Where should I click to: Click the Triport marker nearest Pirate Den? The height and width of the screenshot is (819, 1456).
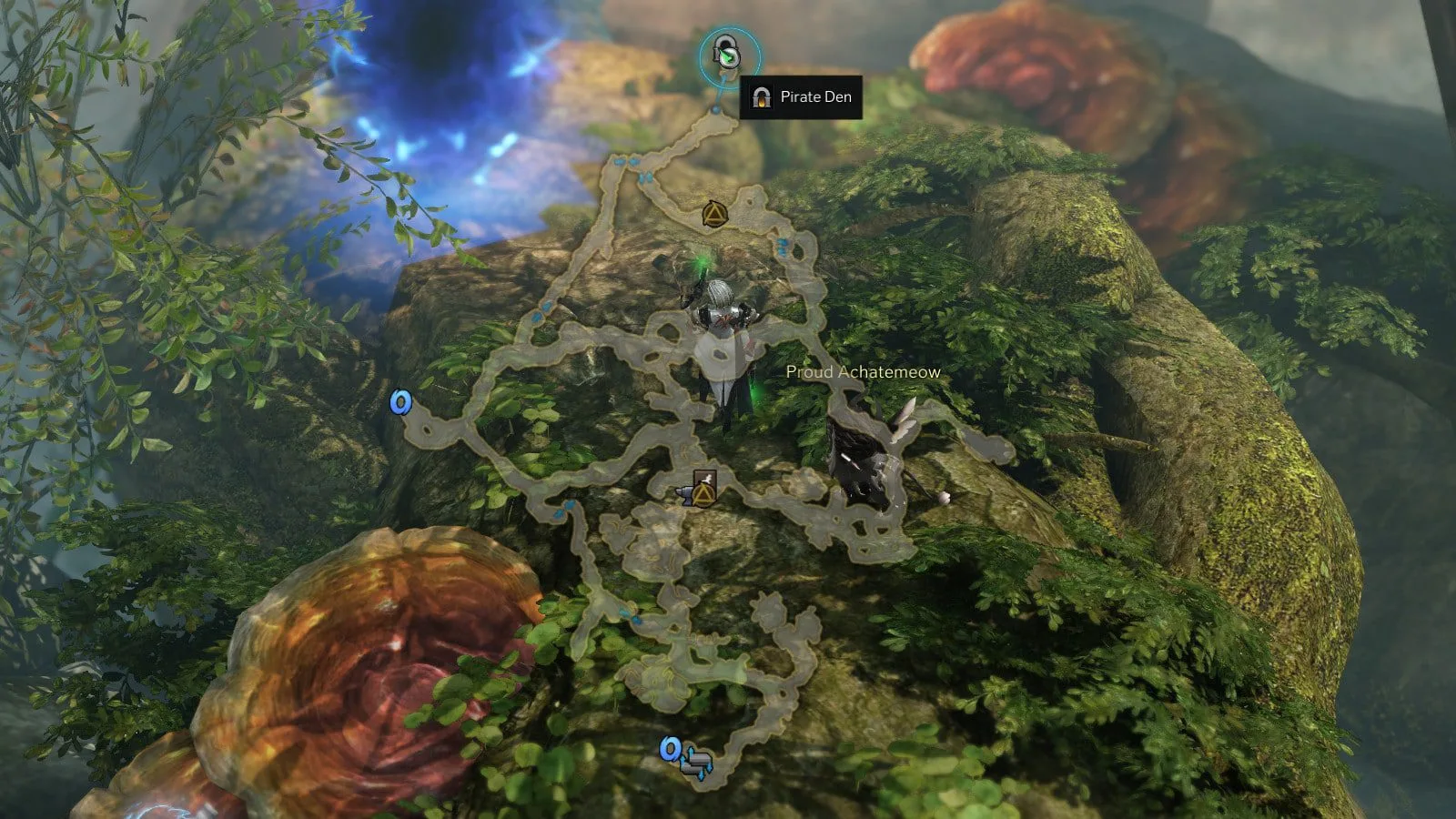point(713,215)
